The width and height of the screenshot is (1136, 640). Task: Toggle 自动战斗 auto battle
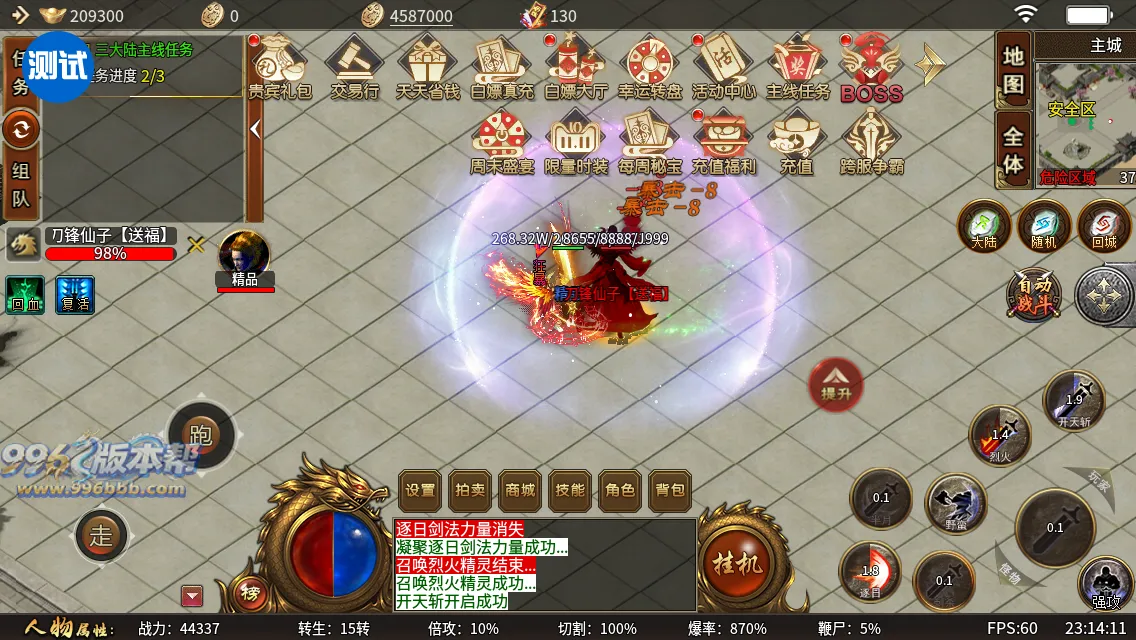(x=1035, y=296)
